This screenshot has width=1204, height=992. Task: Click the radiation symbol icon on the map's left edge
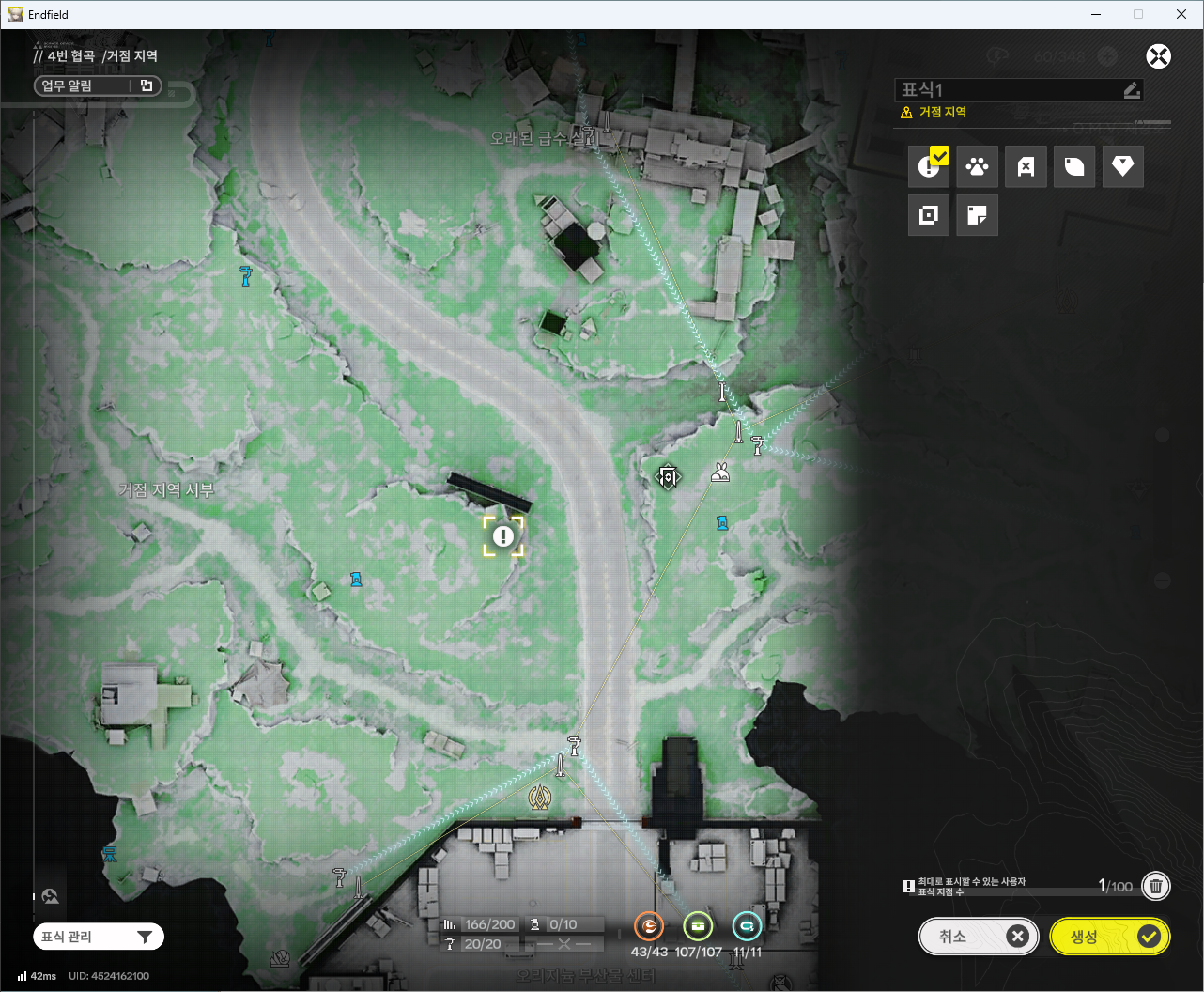click(51, 896)
